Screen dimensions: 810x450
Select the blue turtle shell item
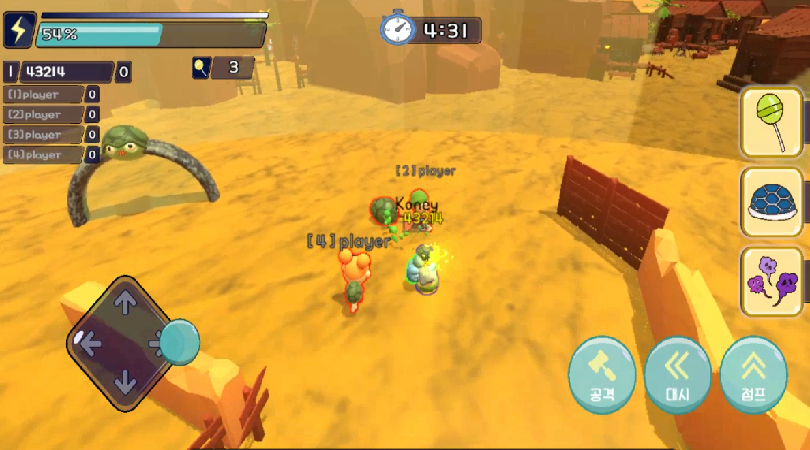click(771, 203)
